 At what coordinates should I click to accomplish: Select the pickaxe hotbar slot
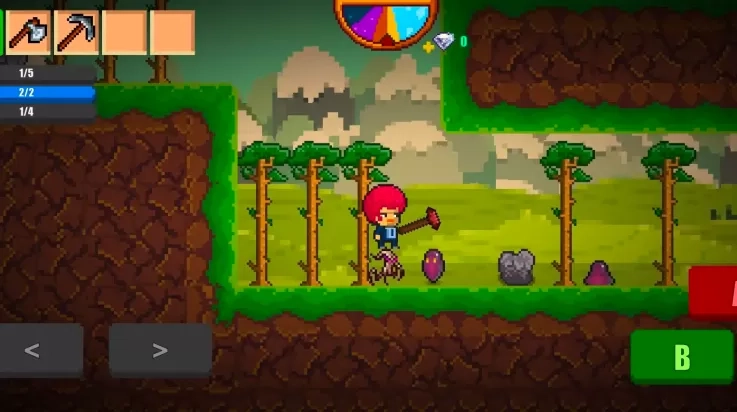[x=76, y=32]
